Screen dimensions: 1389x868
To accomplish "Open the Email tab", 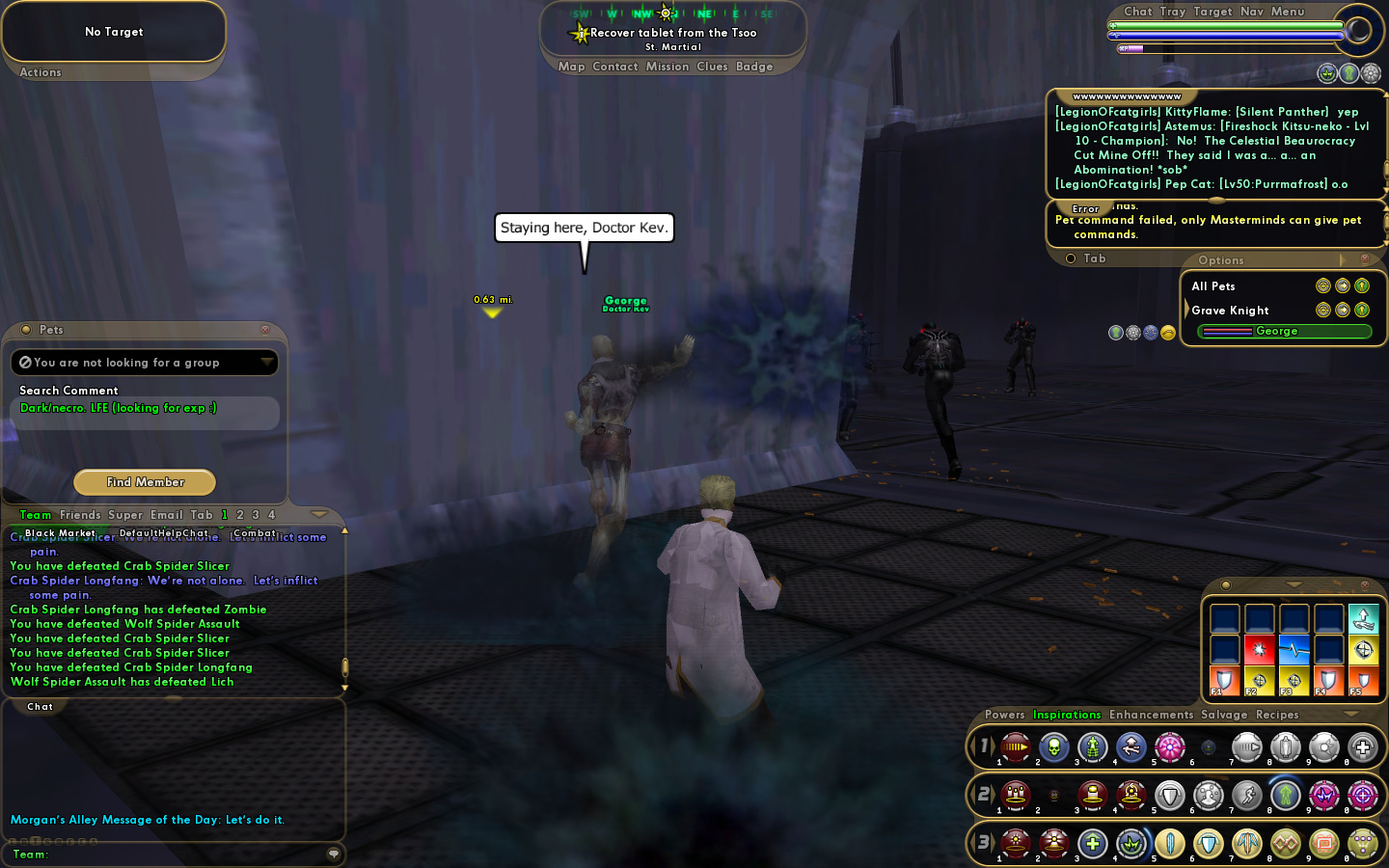I will (x=166, y=515).
